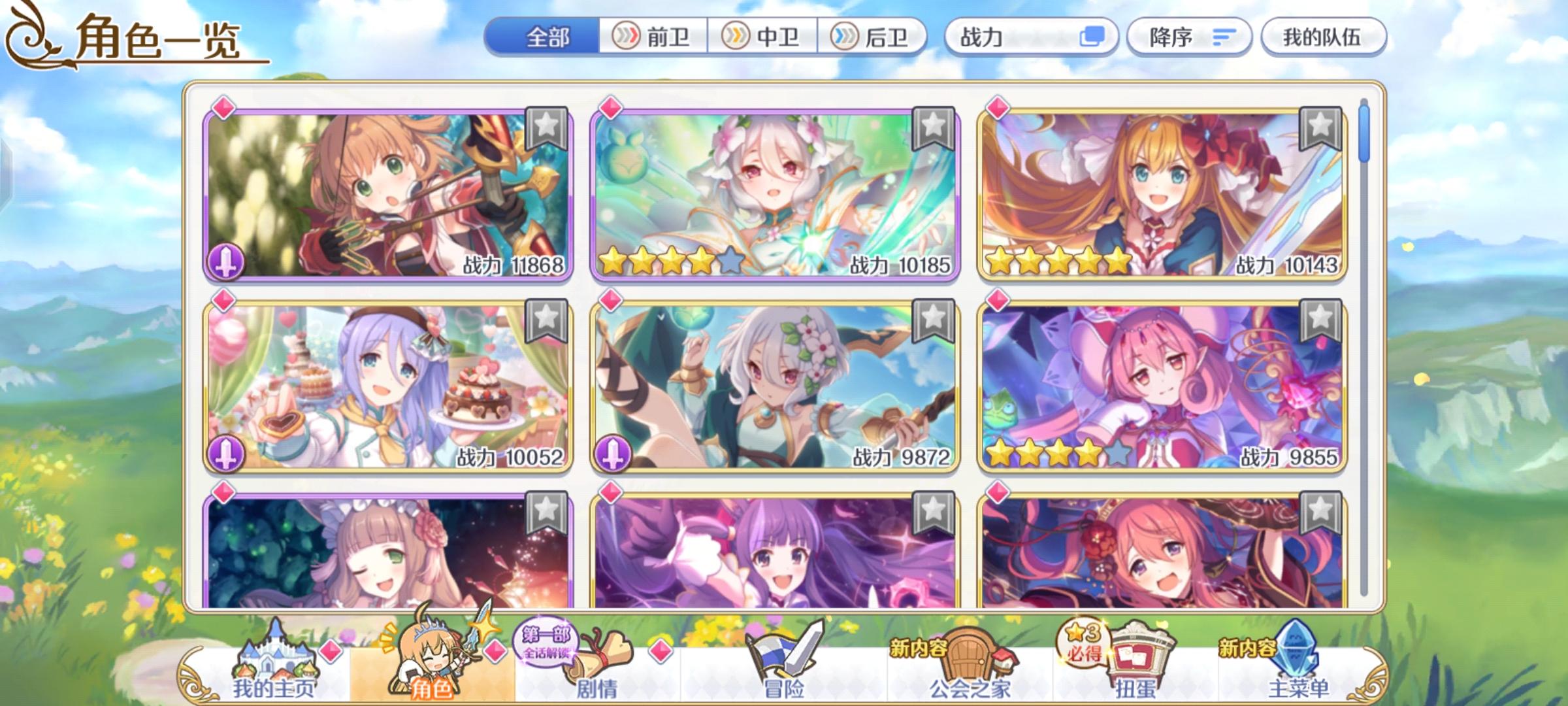The width and height of the screenshot is (1568, 706).
Task: Open the 战力 sorting criteria selector
Action: pyautogui.click(x=1026, y=38)
